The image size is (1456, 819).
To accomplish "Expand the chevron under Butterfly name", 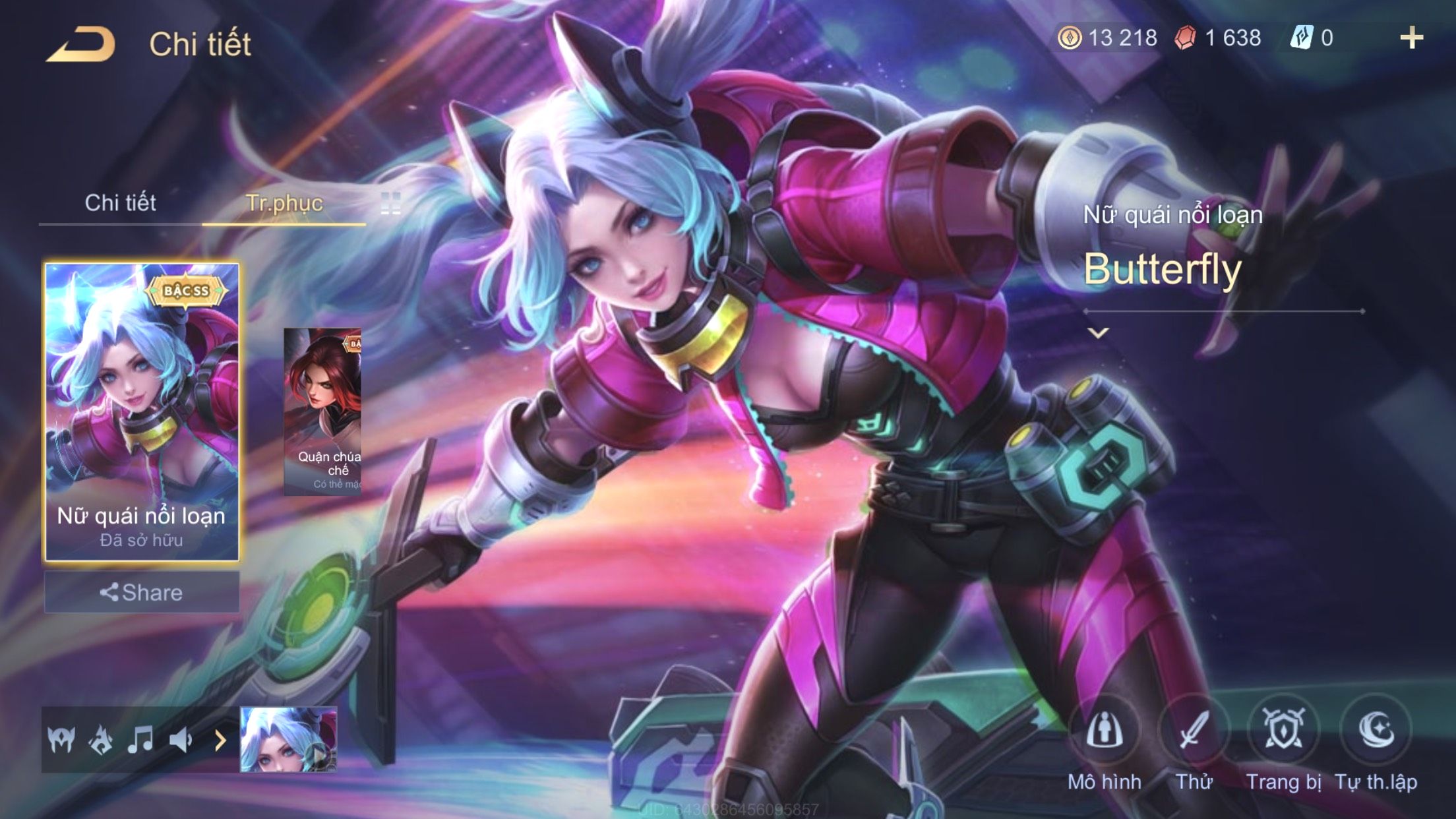I will 1098,333.
